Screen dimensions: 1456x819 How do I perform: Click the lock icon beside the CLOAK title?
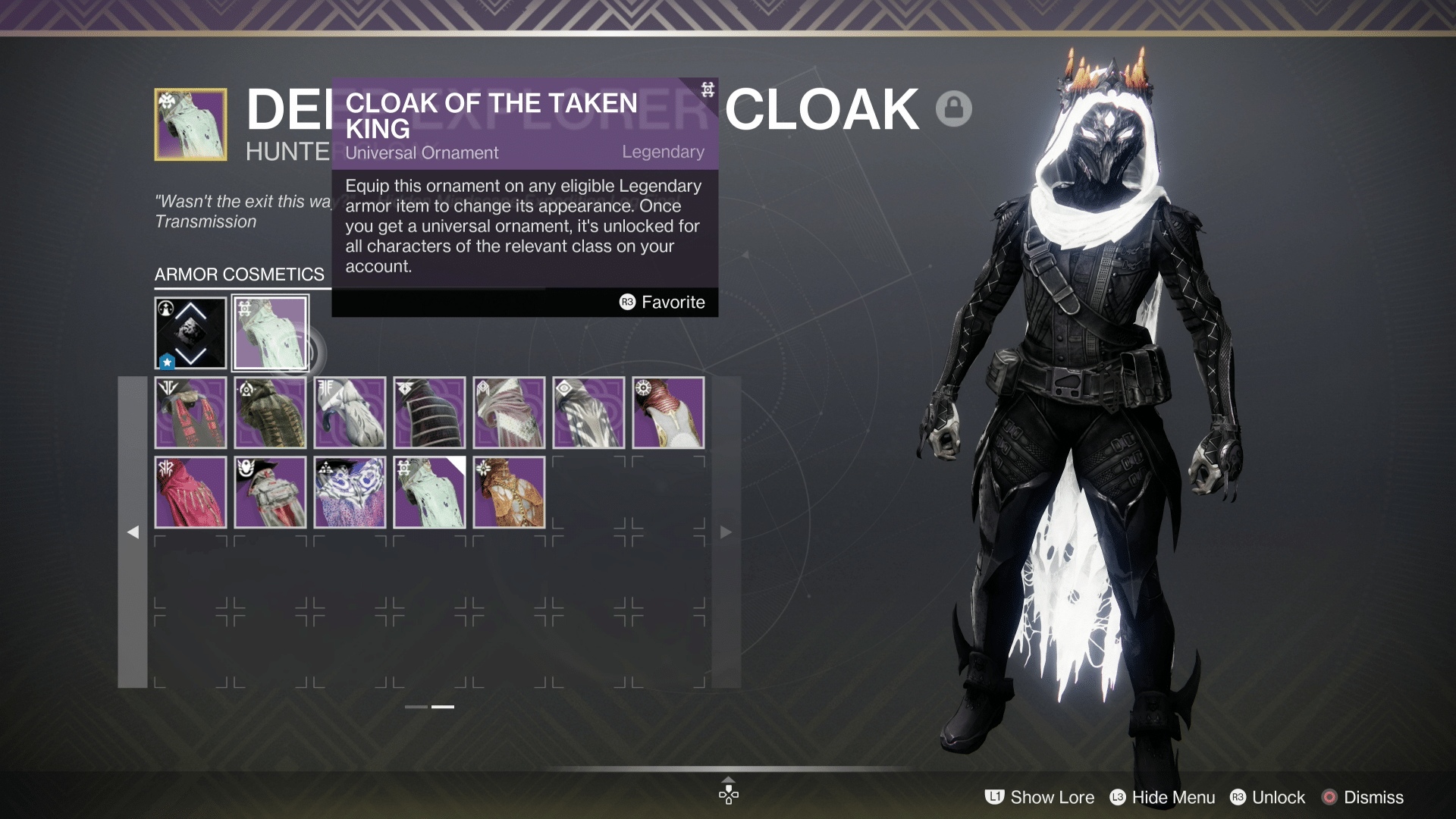coord(955,108)
